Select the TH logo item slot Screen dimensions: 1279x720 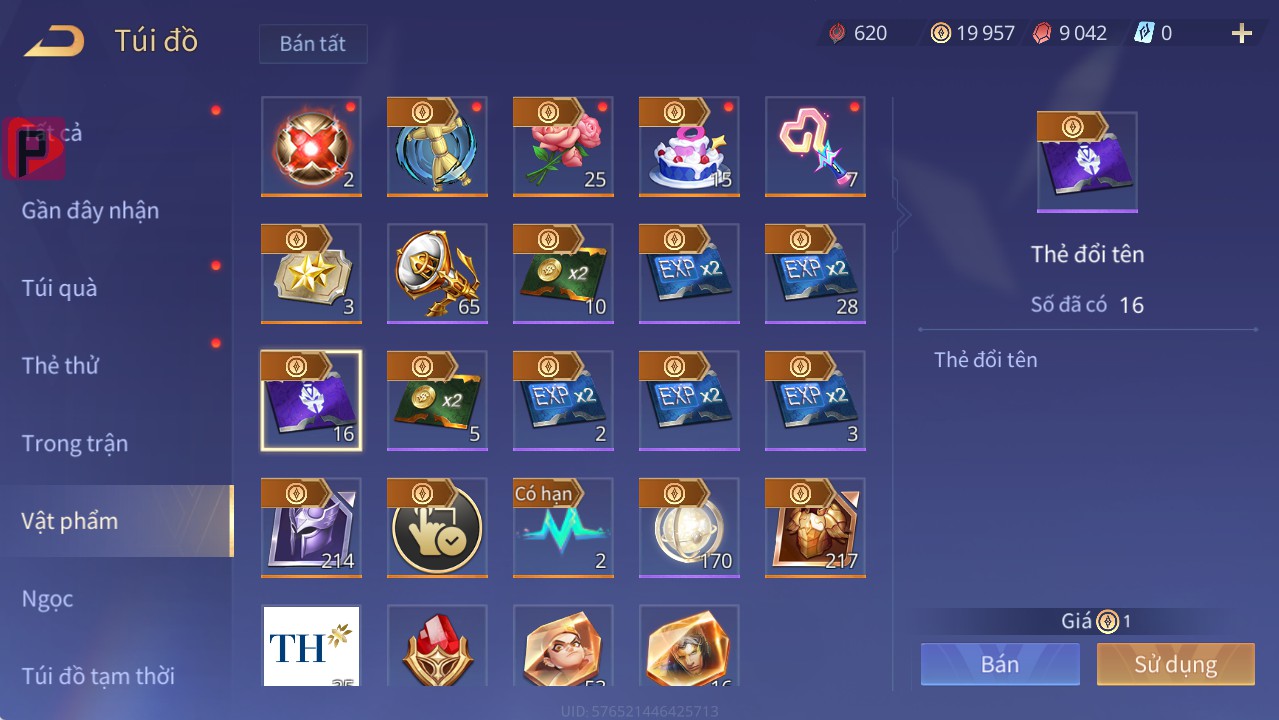point(311,647)
